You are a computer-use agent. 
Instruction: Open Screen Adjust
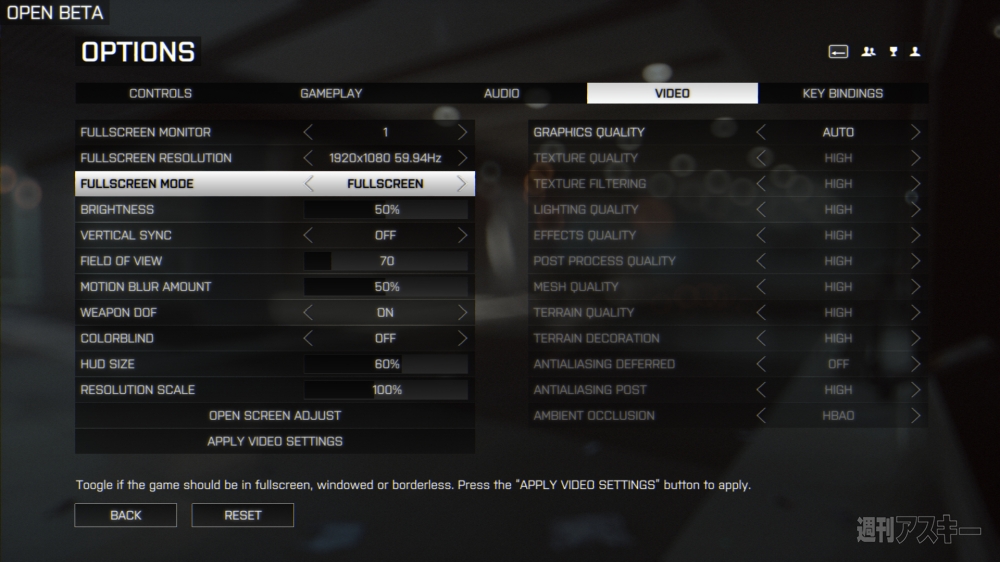275,415
